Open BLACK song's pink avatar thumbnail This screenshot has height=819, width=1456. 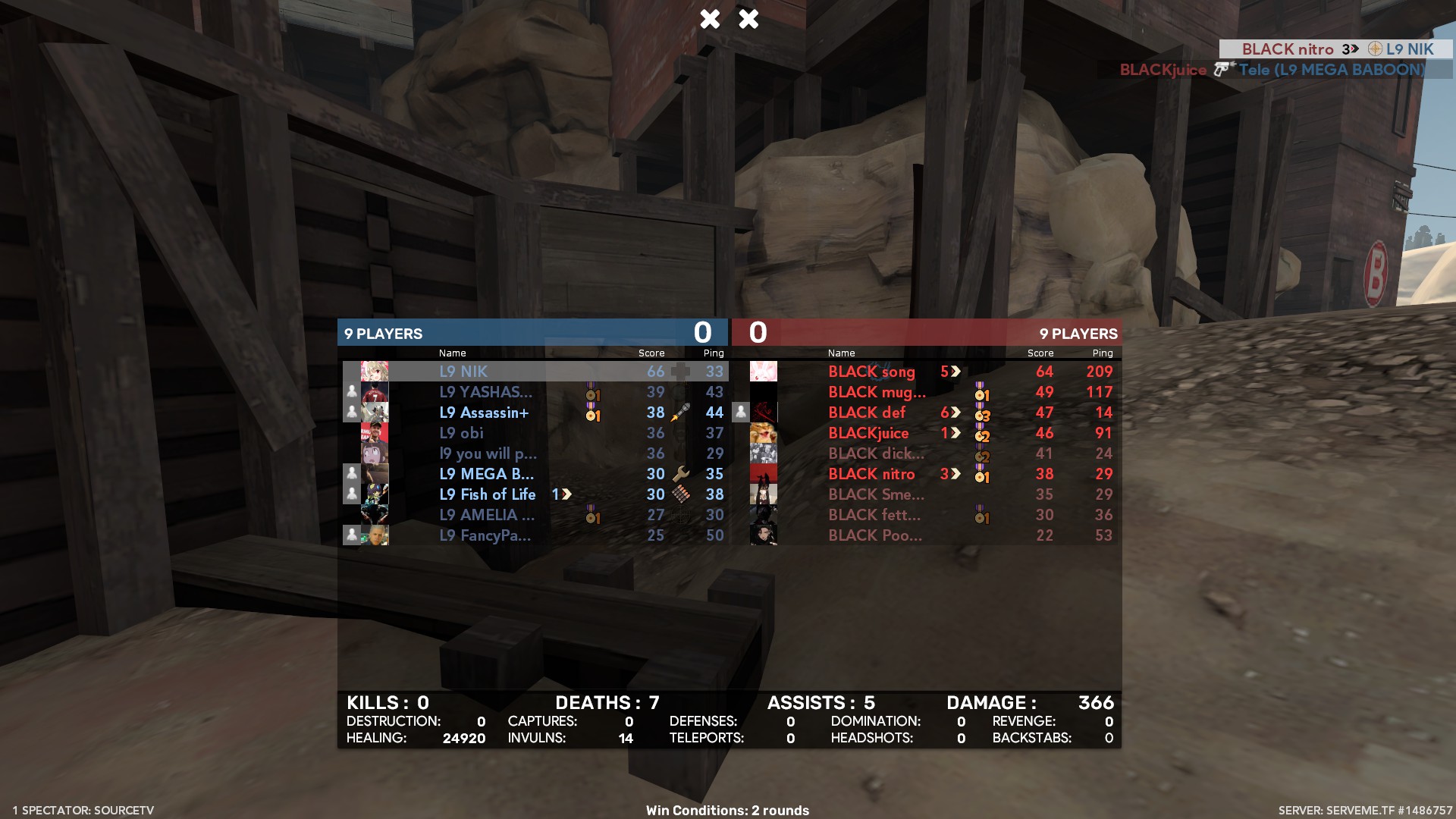tap(763, 372)
